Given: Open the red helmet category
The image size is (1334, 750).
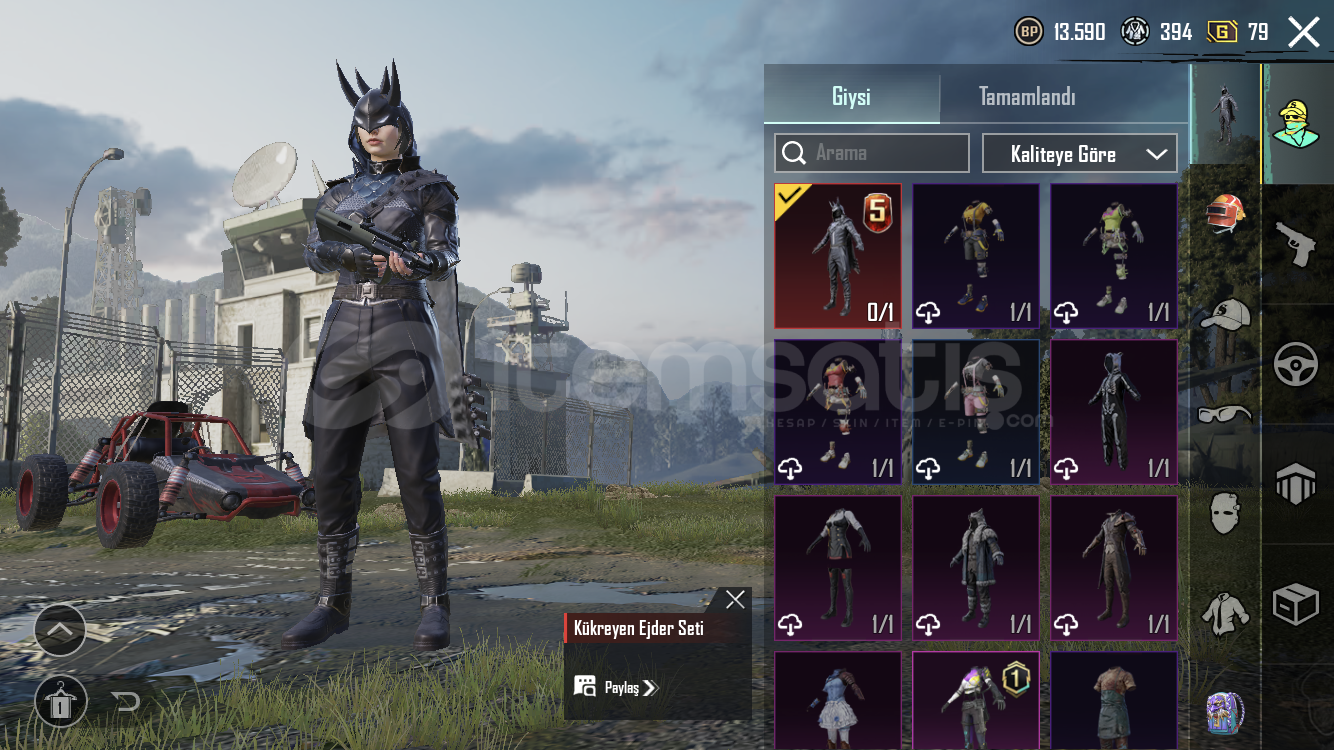Looking at the screenshot, I should [1225, 214].
